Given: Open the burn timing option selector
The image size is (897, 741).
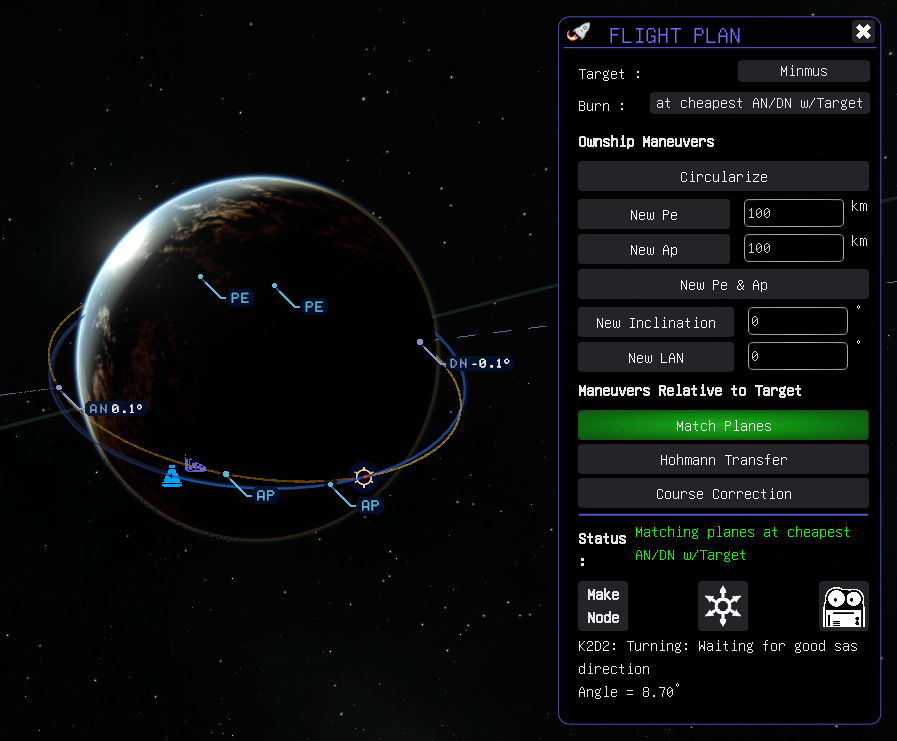Looking at the screenshot, I should (x=759, y=103).
